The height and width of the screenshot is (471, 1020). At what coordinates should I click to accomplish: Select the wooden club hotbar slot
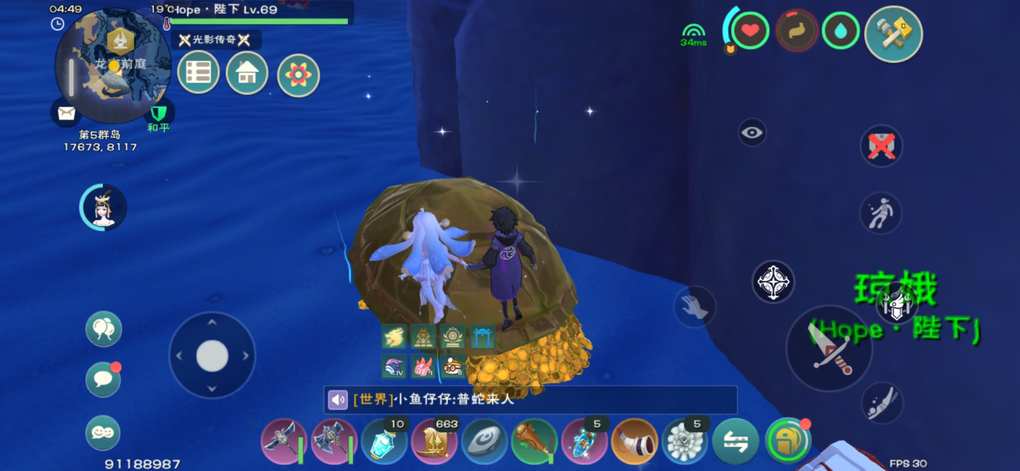(534, 441)
